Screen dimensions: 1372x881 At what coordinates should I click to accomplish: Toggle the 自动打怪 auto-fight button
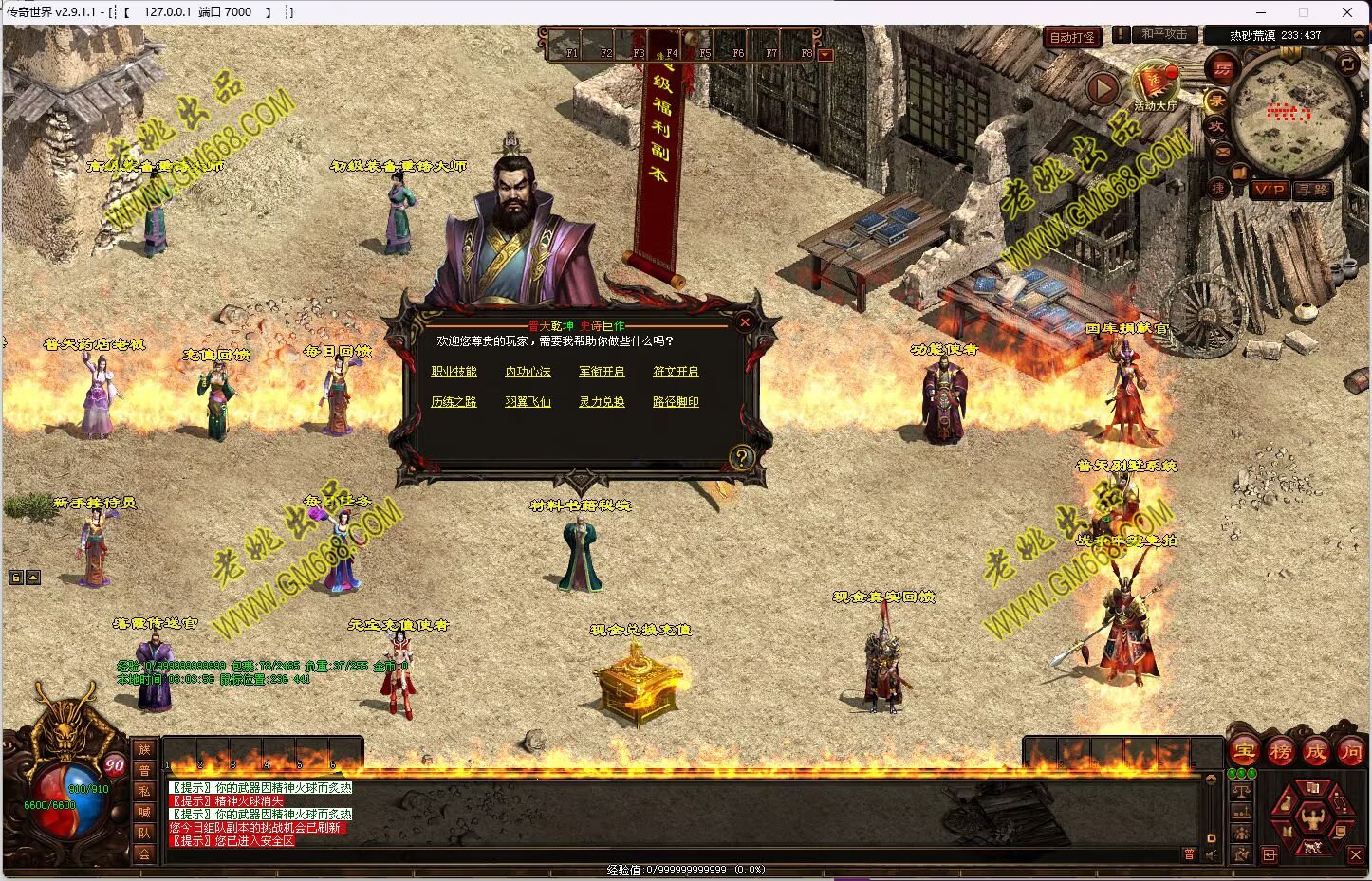coord(1072,37)
